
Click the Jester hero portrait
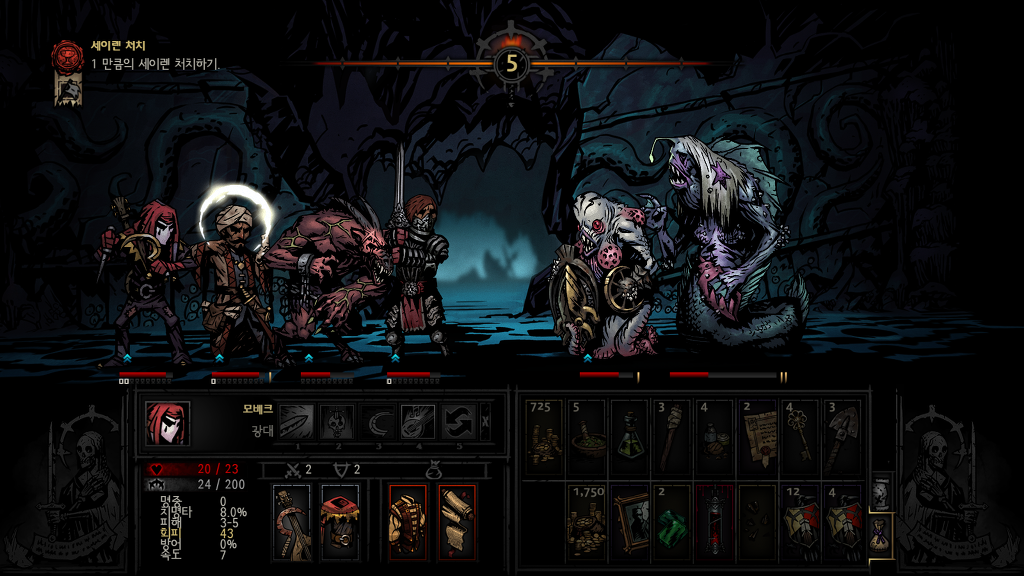(167, 423)
